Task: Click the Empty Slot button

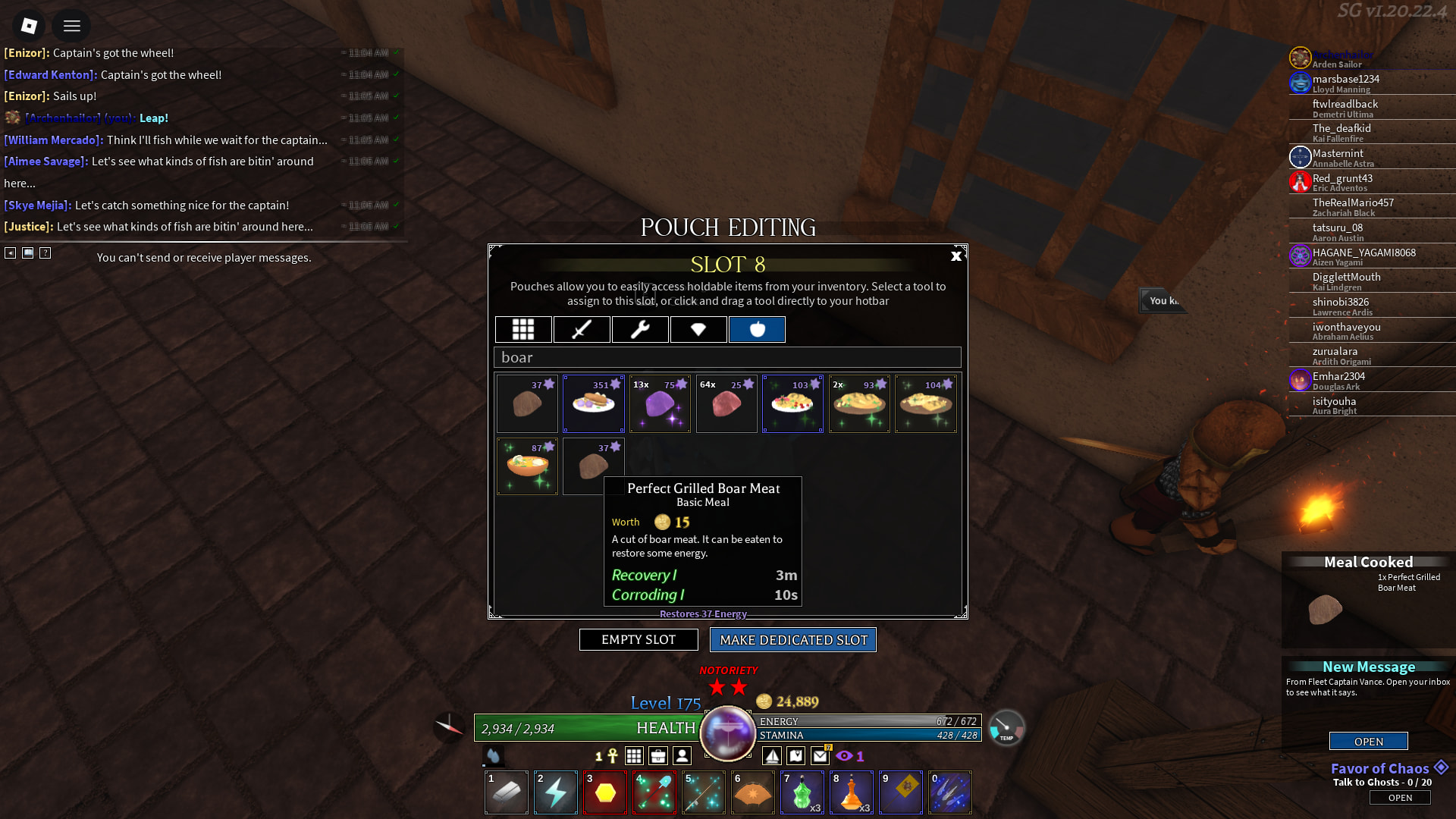Action: 639,640
